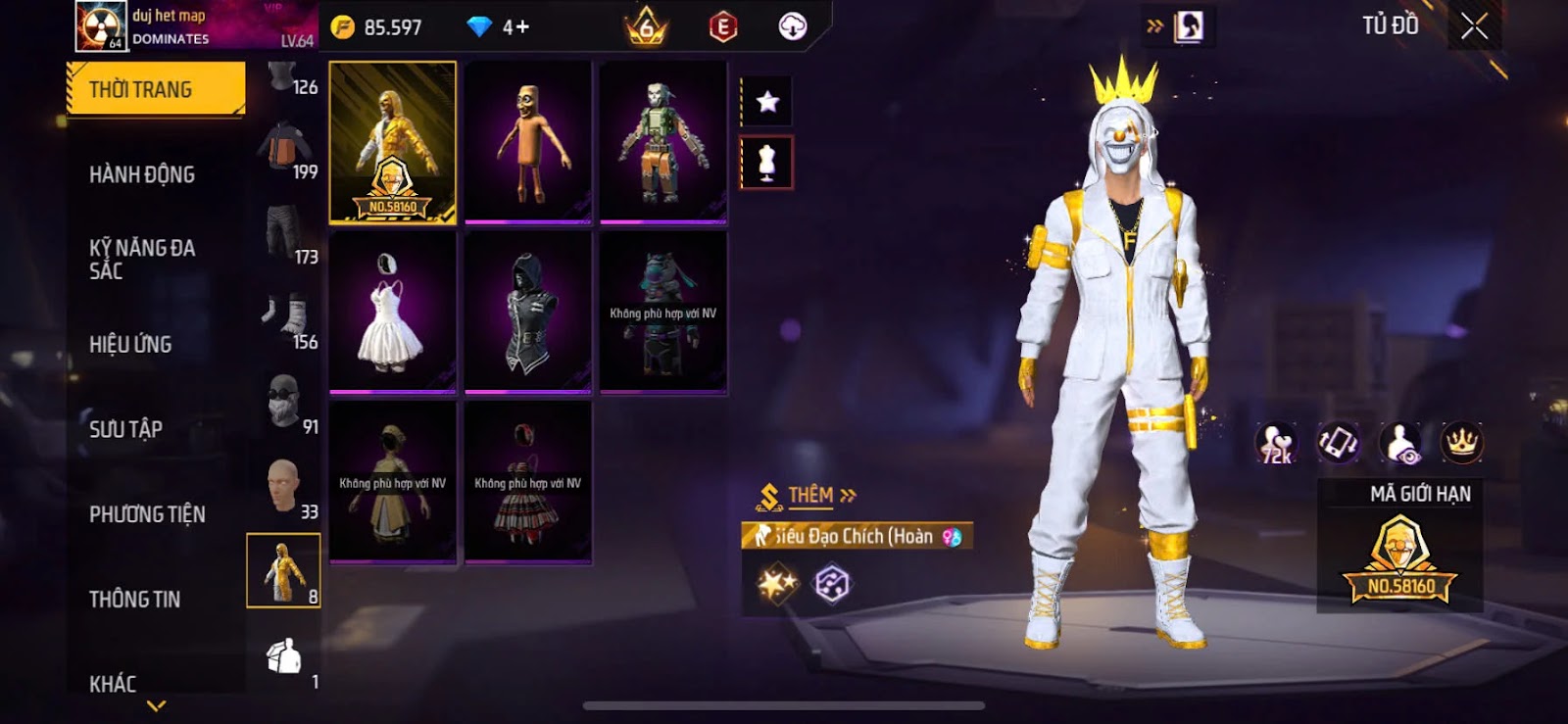1568x724 pixels.
Task: Click the golden crown icon button
Action: coord(1461,443)
